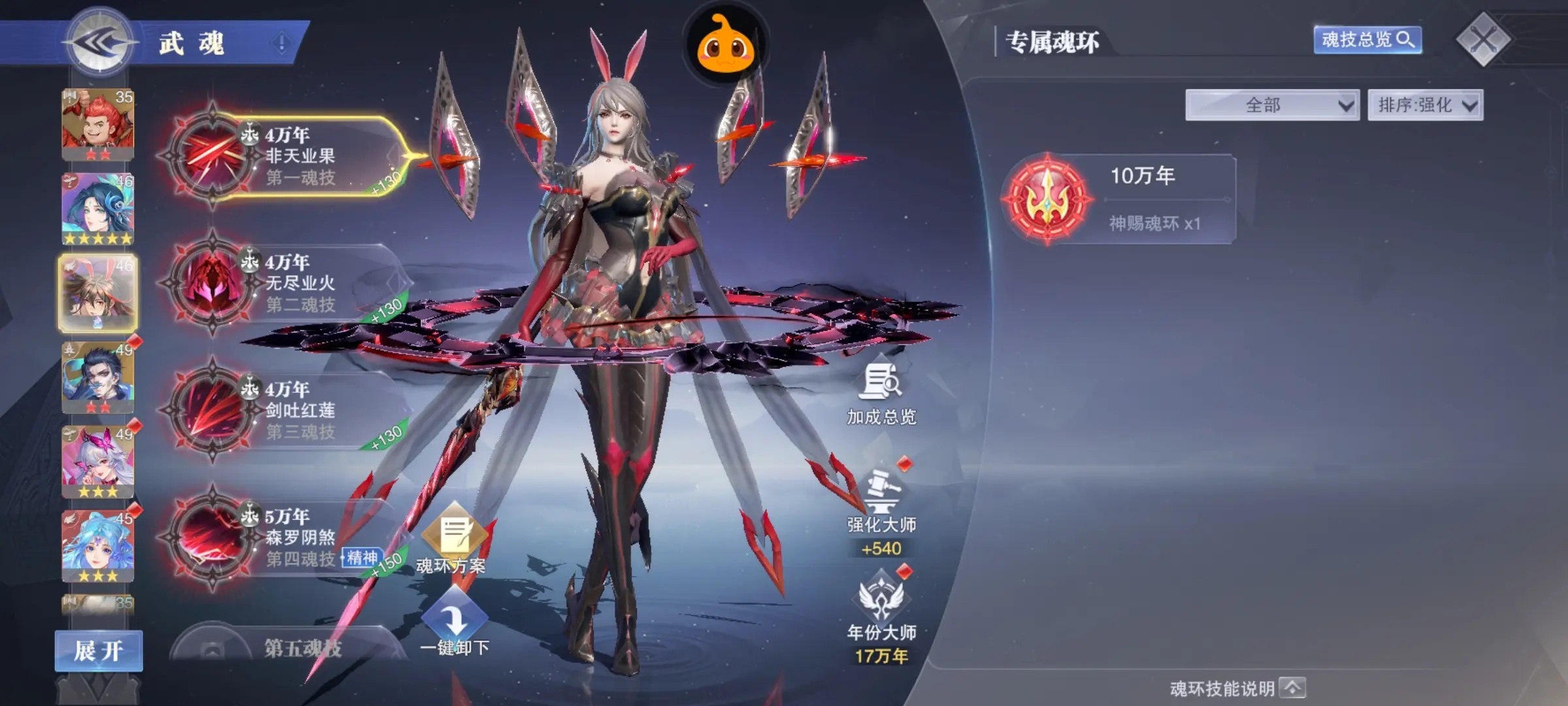Open the 加成总览 bonus overview
1568x706 pixels.
point(881,394)
